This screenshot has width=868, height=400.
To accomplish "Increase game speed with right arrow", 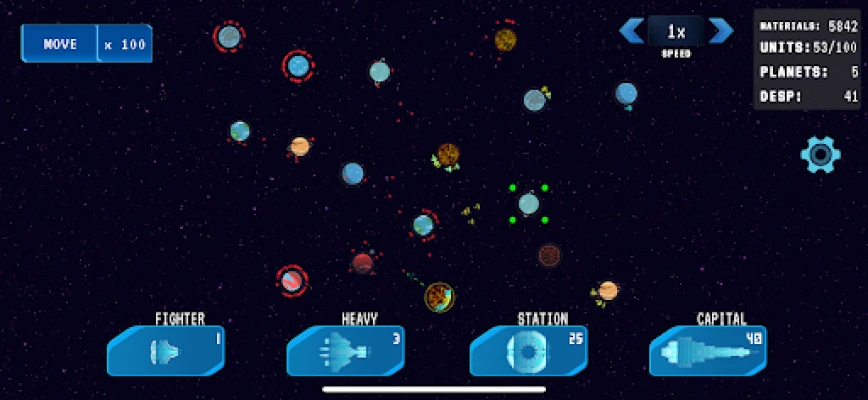I will (x=720, y=31).
